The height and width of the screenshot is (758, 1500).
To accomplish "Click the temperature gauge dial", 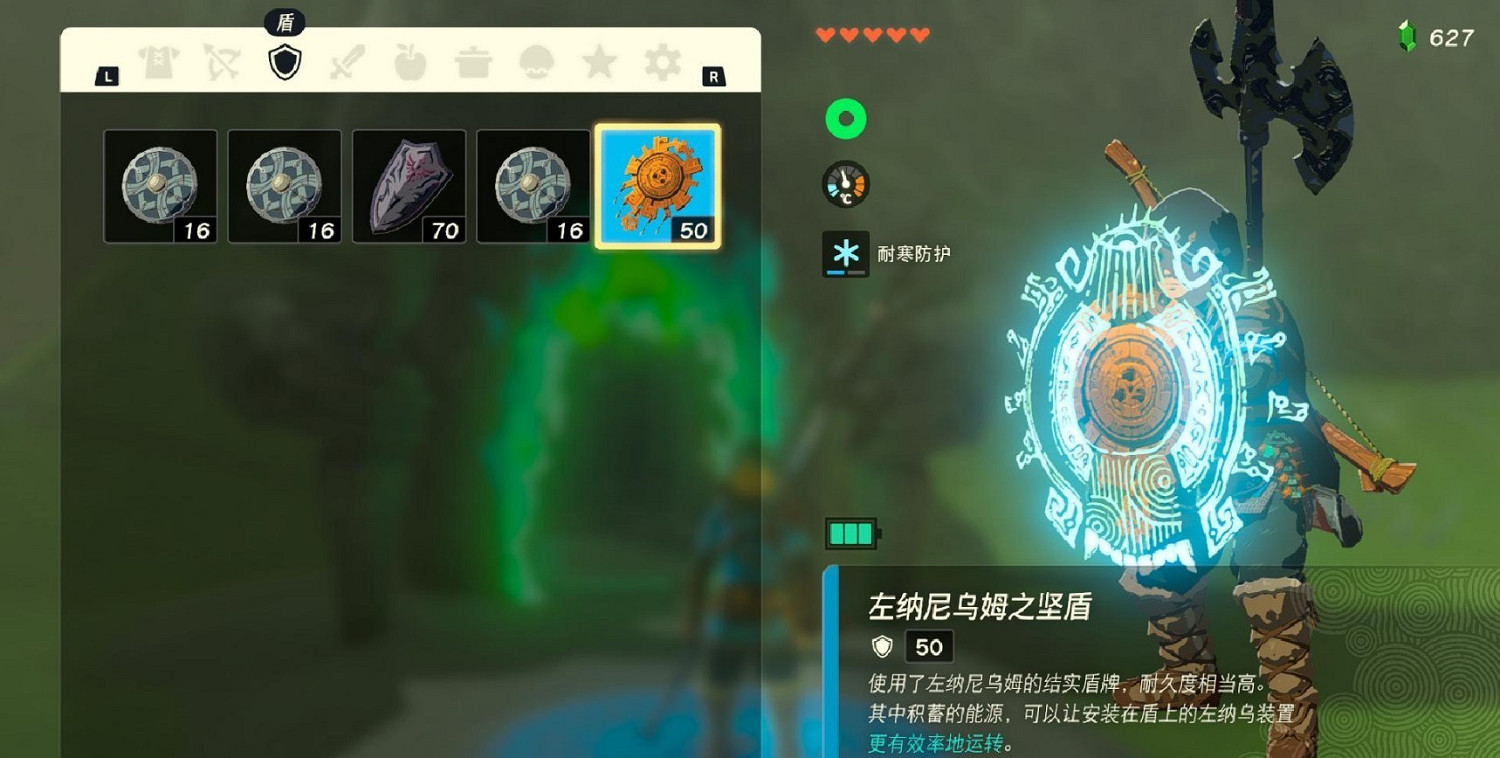I will [845, 185].
